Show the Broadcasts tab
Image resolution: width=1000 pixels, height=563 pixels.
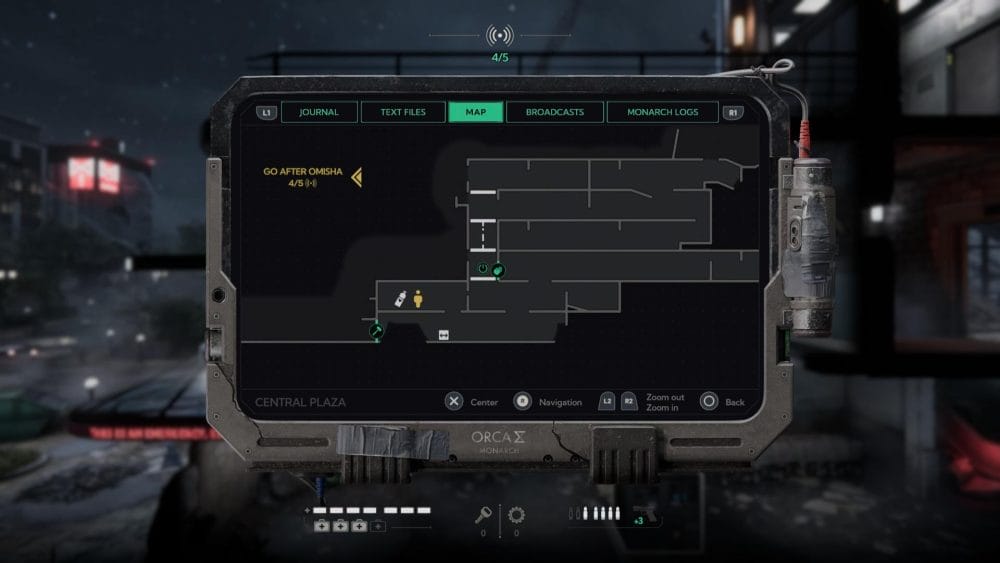[555, 112]
